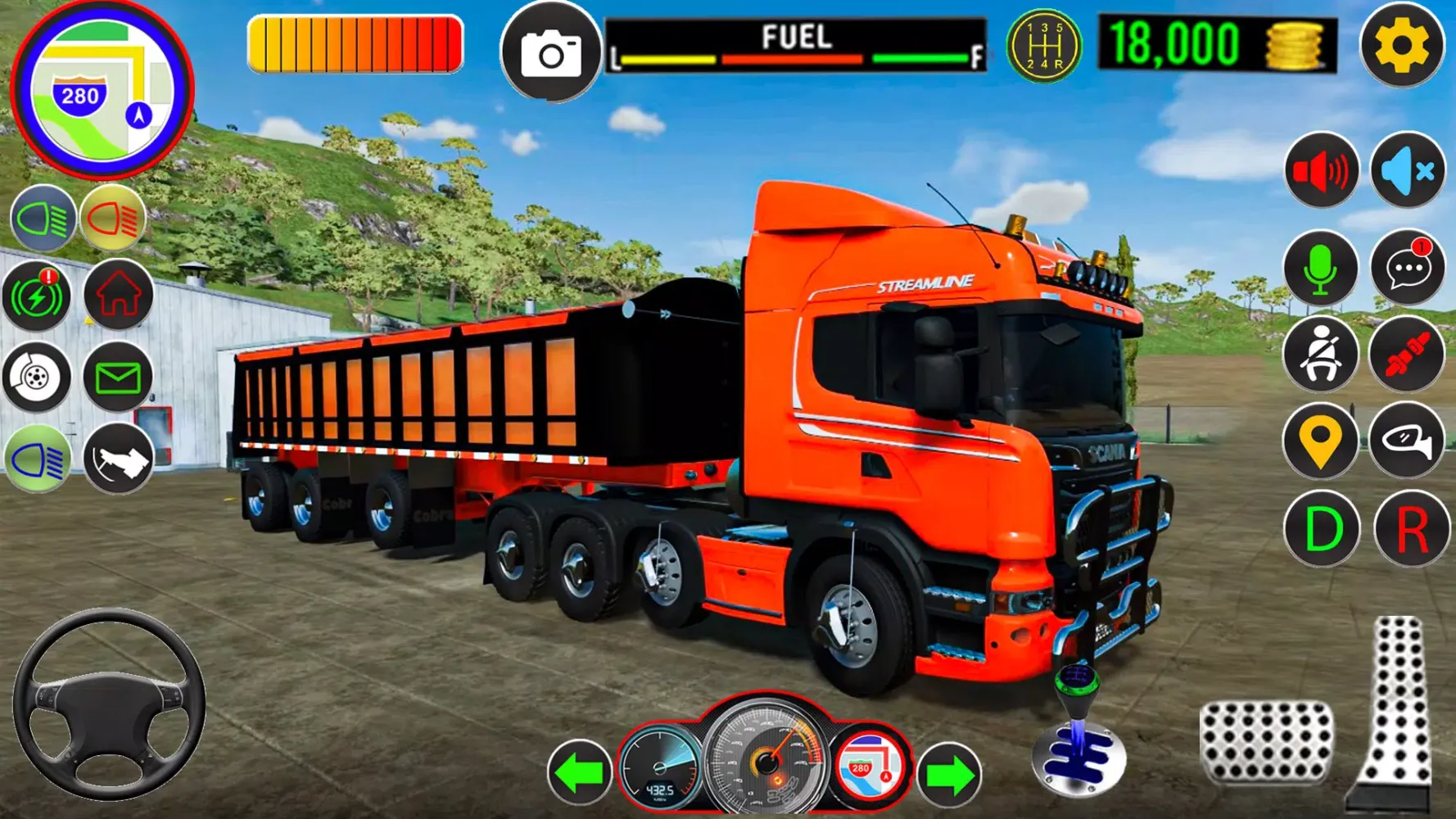The width and height of the screenshot is (1456, 819).
Task: Shift into Drive with the D button
Action: click(x=1321, y=530)
